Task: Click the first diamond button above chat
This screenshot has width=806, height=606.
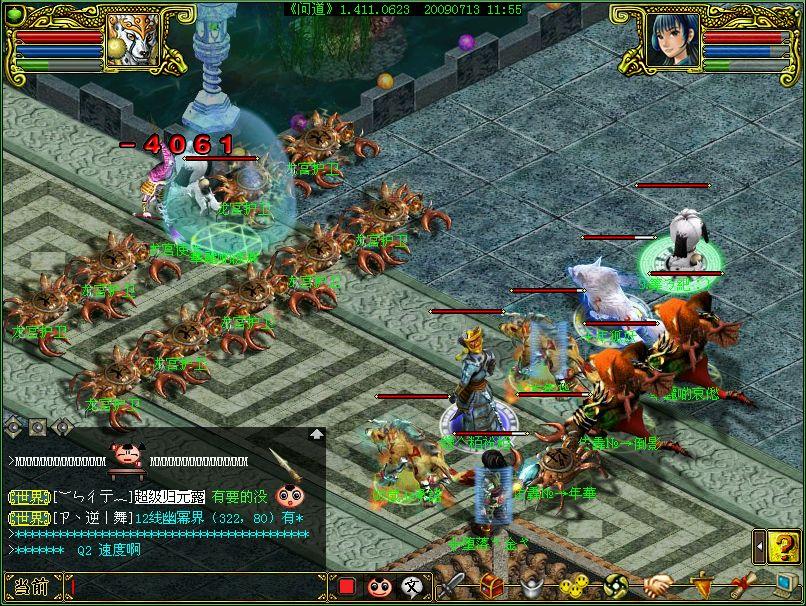Action: pos(14,426)
